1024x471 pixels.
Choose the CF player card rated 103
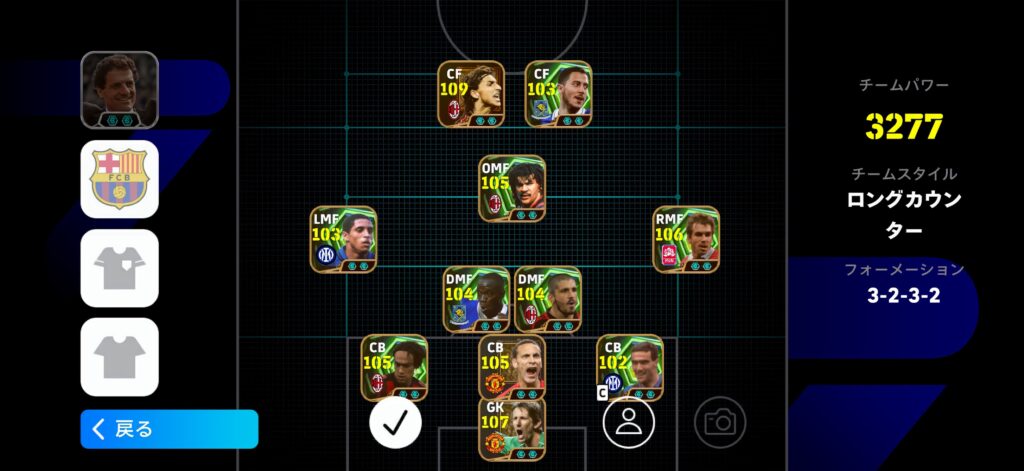click(558, 94)
